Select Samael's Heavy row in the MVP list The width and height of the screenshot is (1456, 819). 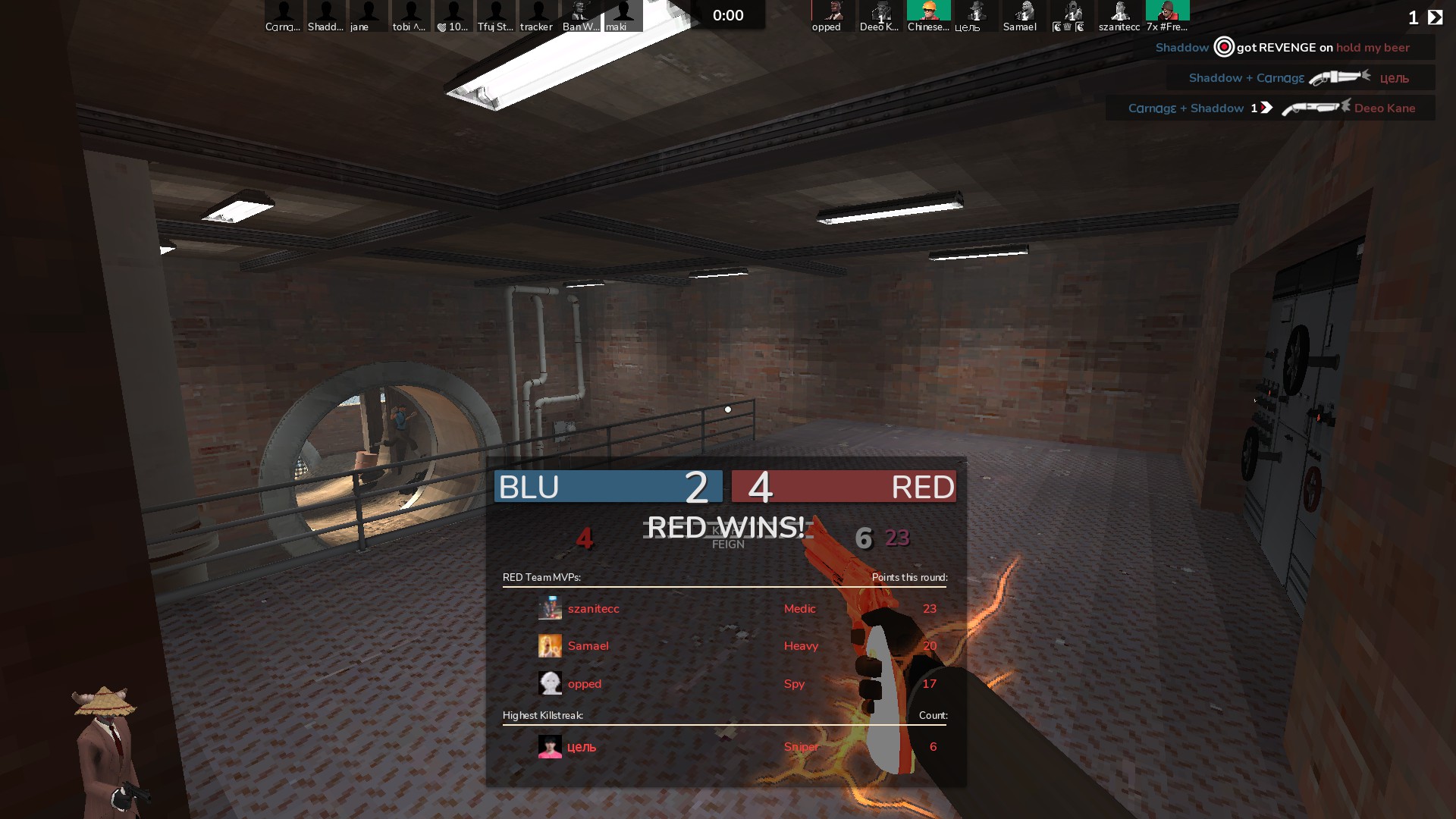724,646
